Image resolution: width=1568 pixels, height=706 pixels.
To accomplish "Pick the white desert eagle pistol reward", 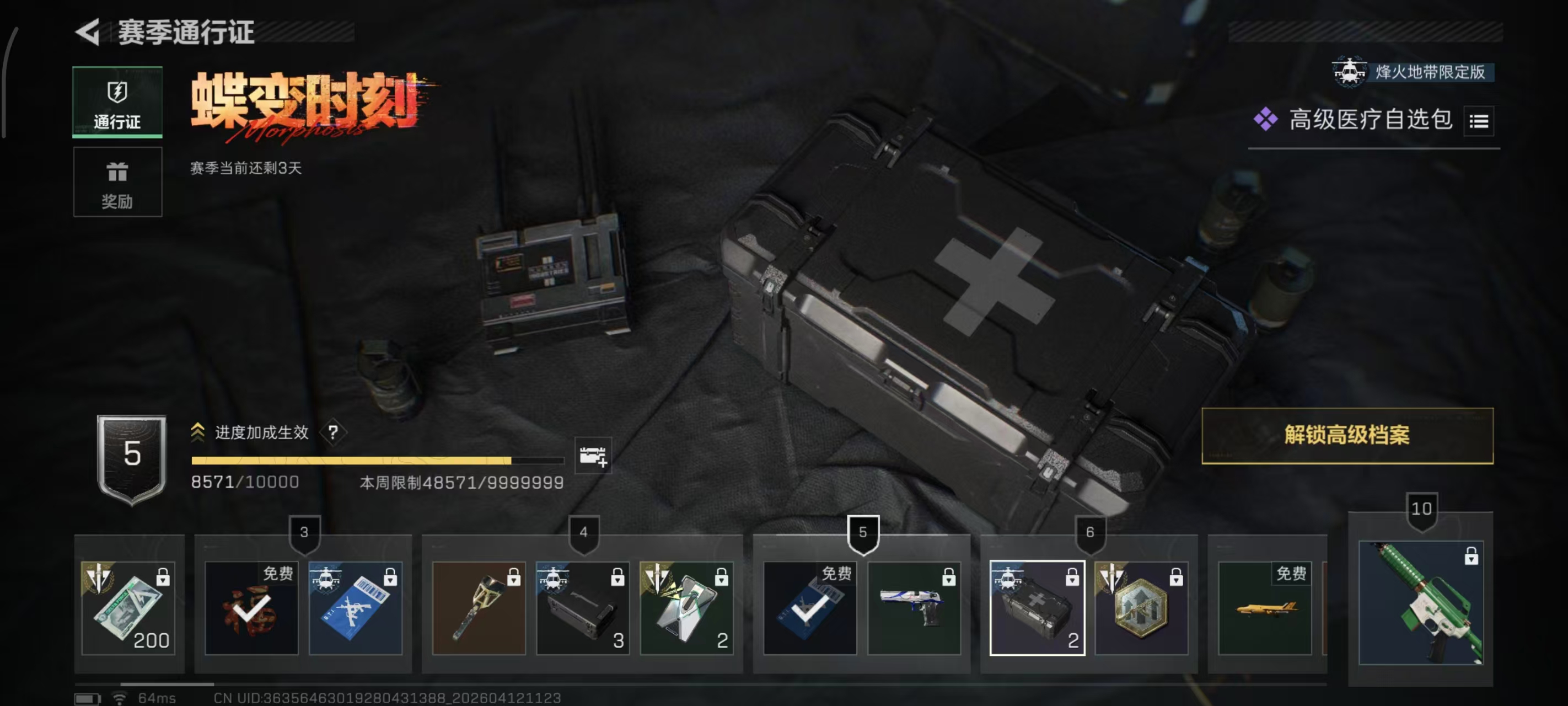I will 914,607.
